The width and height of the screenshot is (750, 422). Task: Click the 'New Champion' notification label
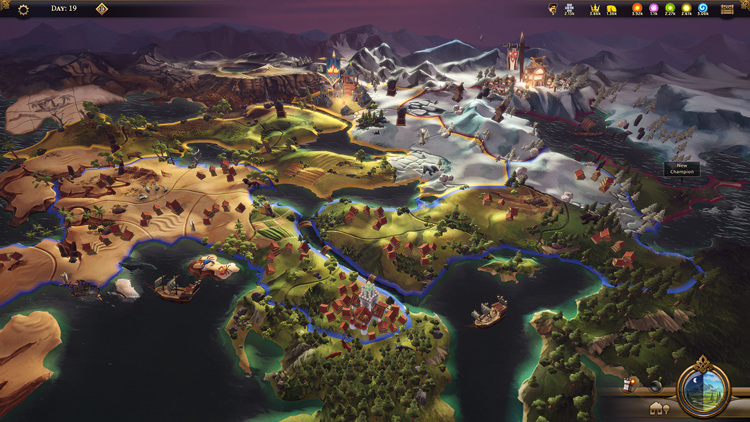tap(682, 169)
